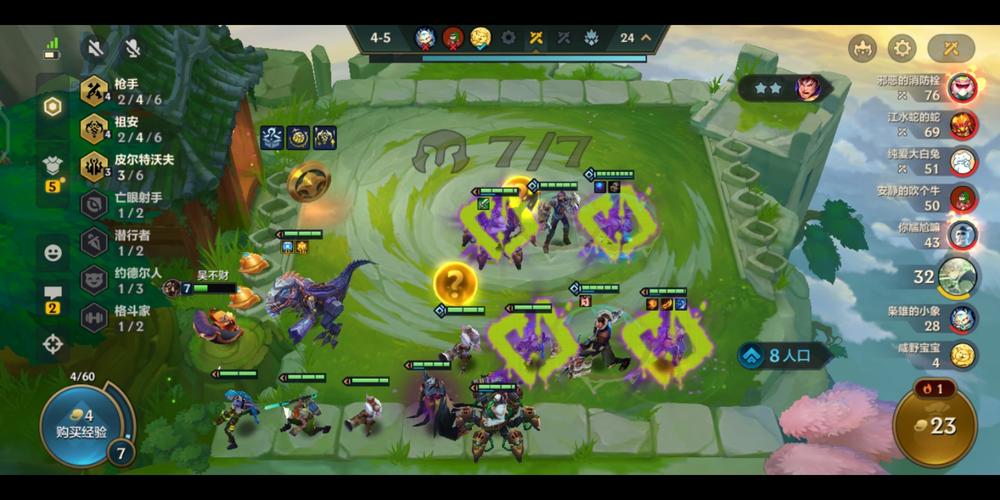Tap the crosshair icon in the left sidebar
1000x500 pixels.
[x=53, y=344]
